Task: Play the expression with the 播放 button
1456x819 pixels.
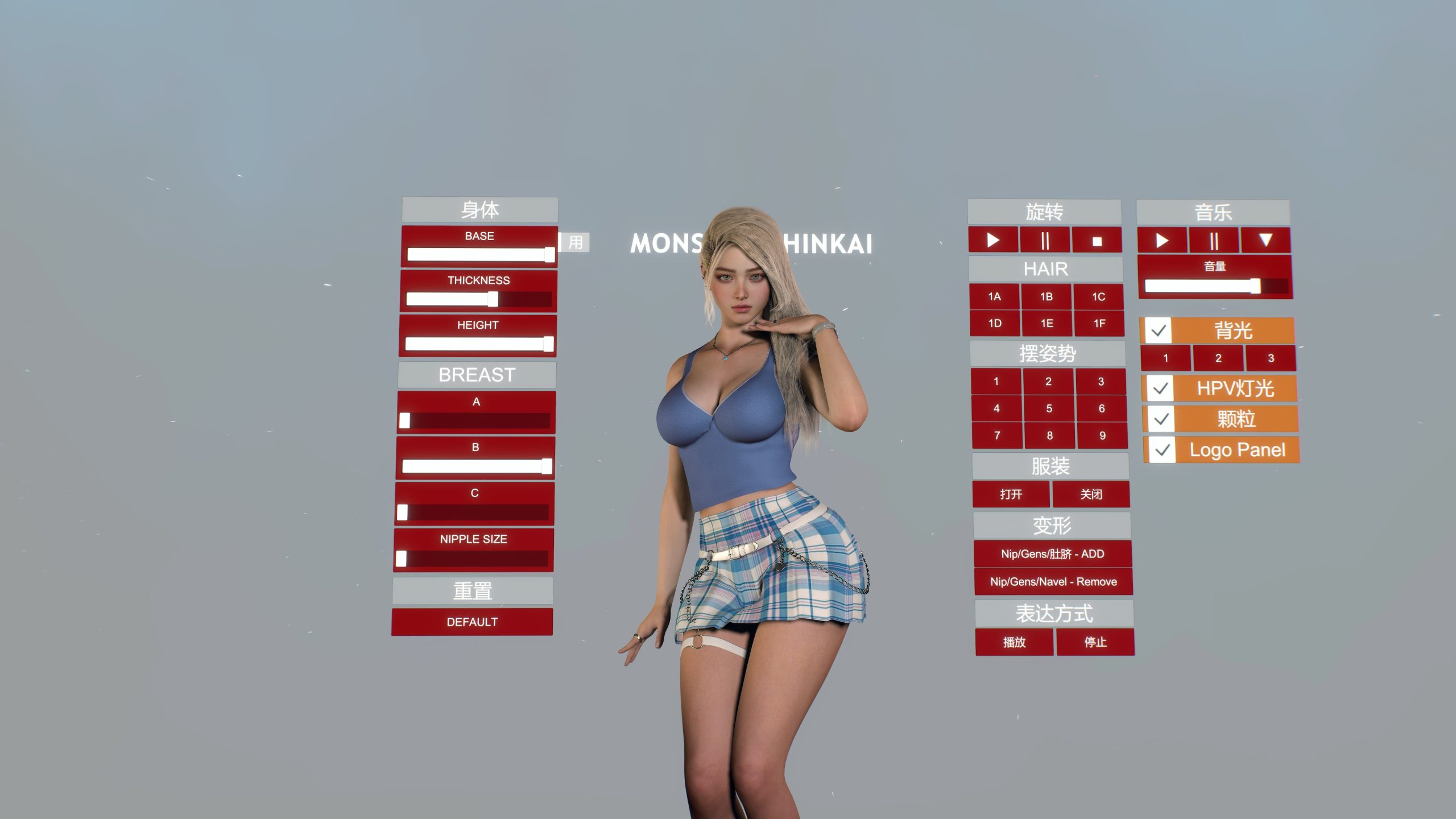Action: [1014, 642]
